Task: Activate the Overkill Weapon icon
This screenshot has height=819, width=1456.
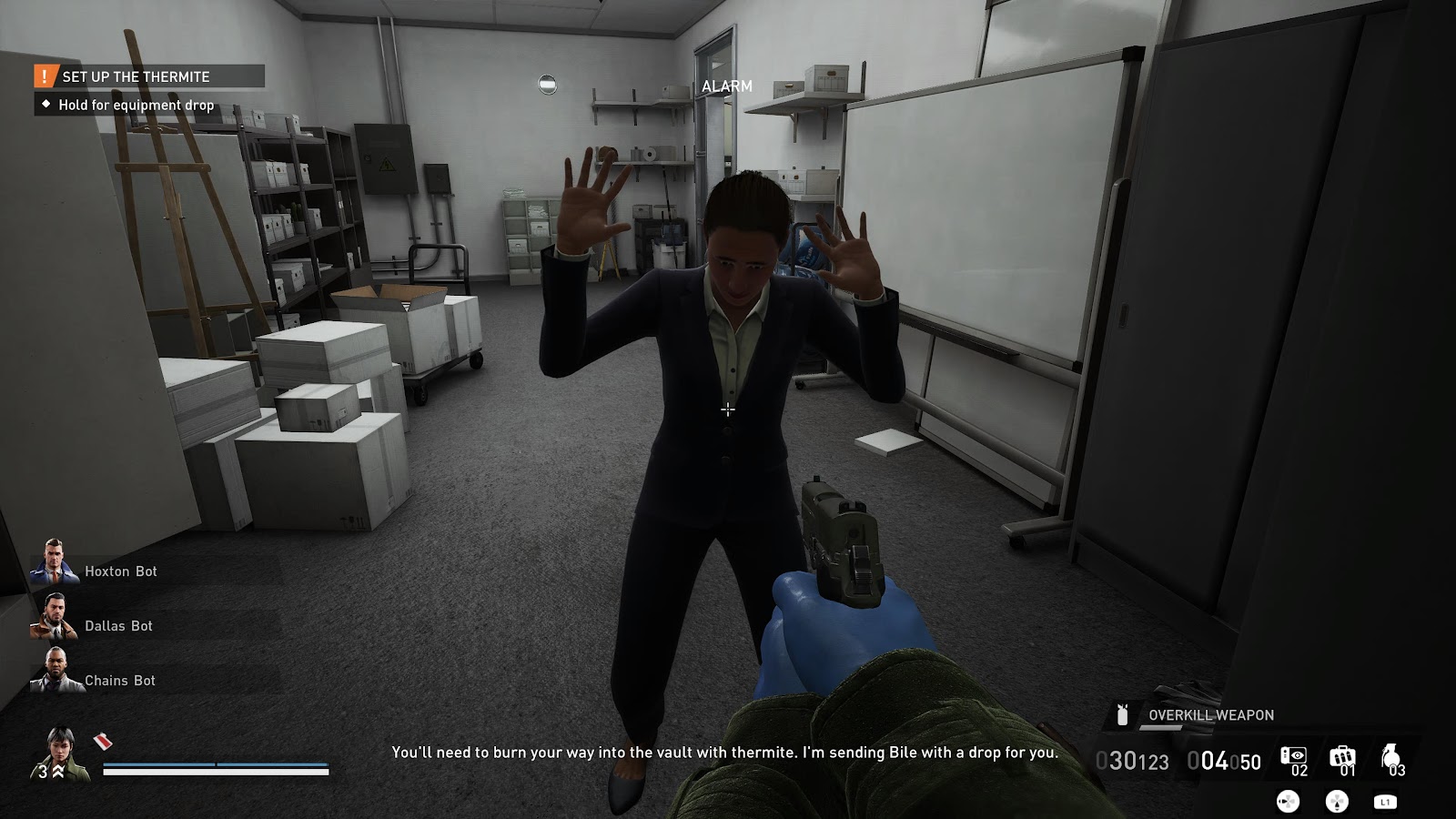Action: (x=1123, y=715)
